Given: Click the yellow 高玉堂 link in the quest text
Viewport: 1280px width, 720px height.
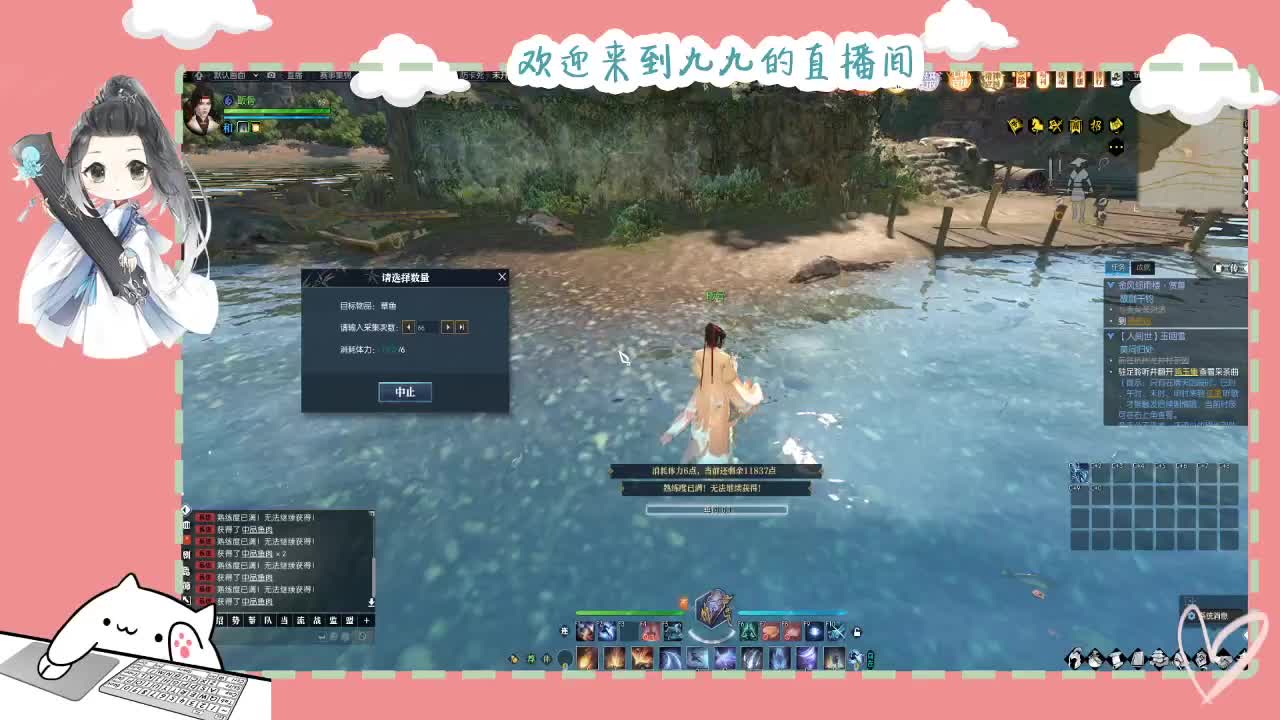Looking at the screenshot, I should 1188,372.
